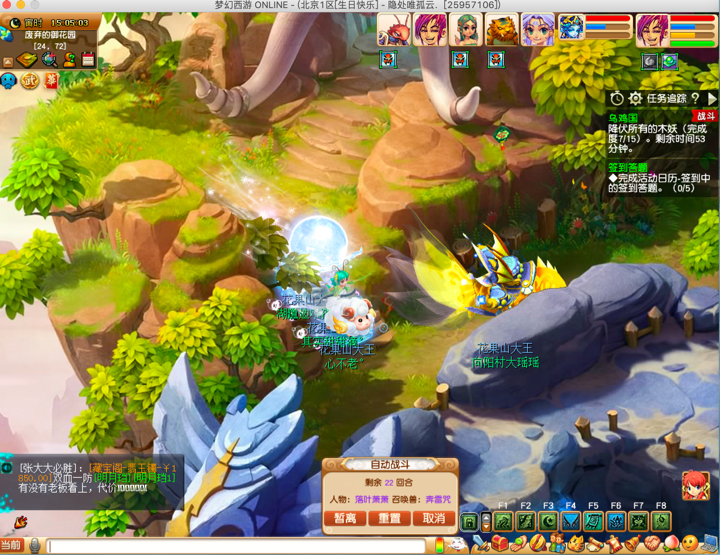Cancel auto-battle via 取消
Image resolution: width=720 pixels, height=555 pixels.
pyautogui.click(x=433, y=518)
